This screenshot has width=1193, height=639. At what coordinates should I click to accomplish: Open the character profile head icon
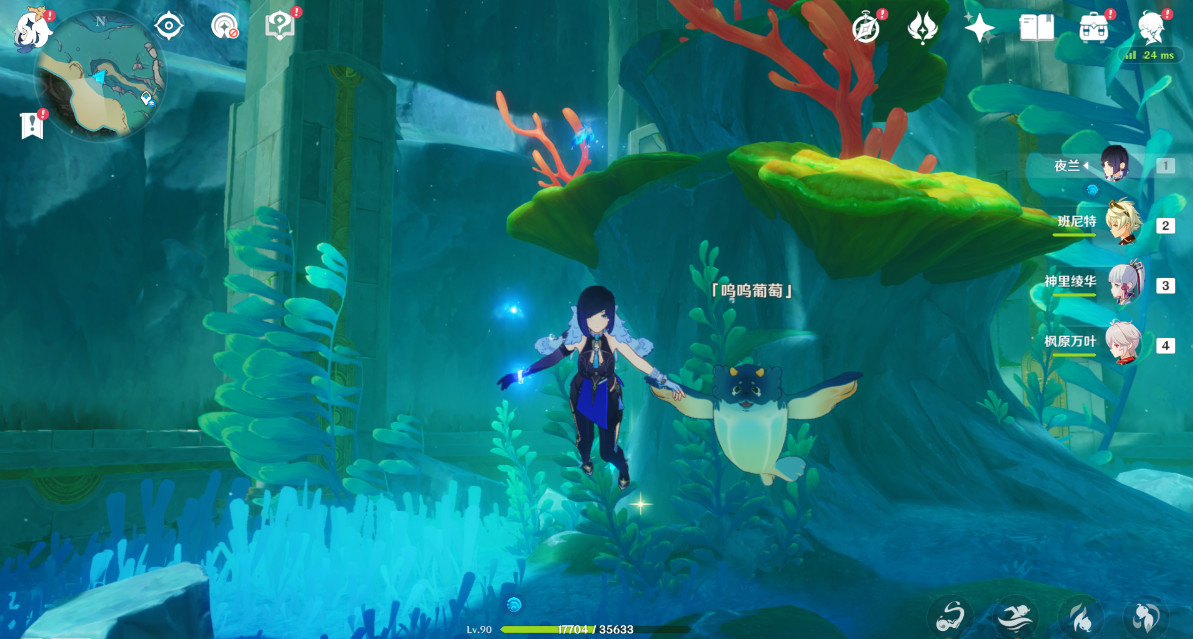coord(1152,28)
